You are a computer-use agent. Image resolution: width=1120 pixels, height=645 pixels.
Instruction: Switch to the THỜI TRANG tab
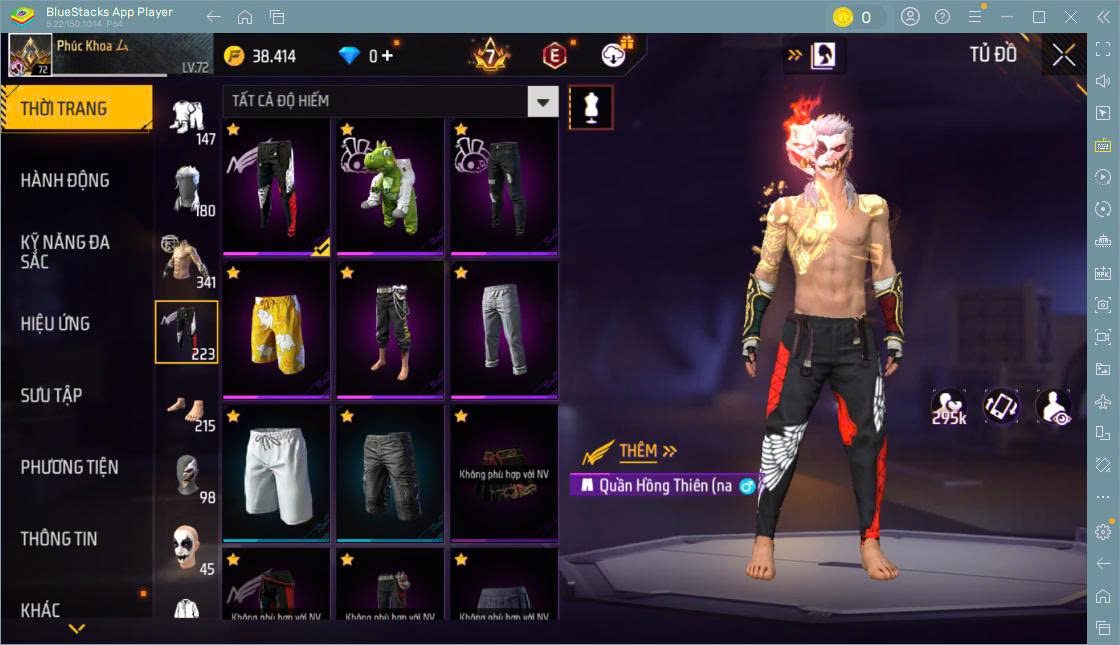point(76,109)
